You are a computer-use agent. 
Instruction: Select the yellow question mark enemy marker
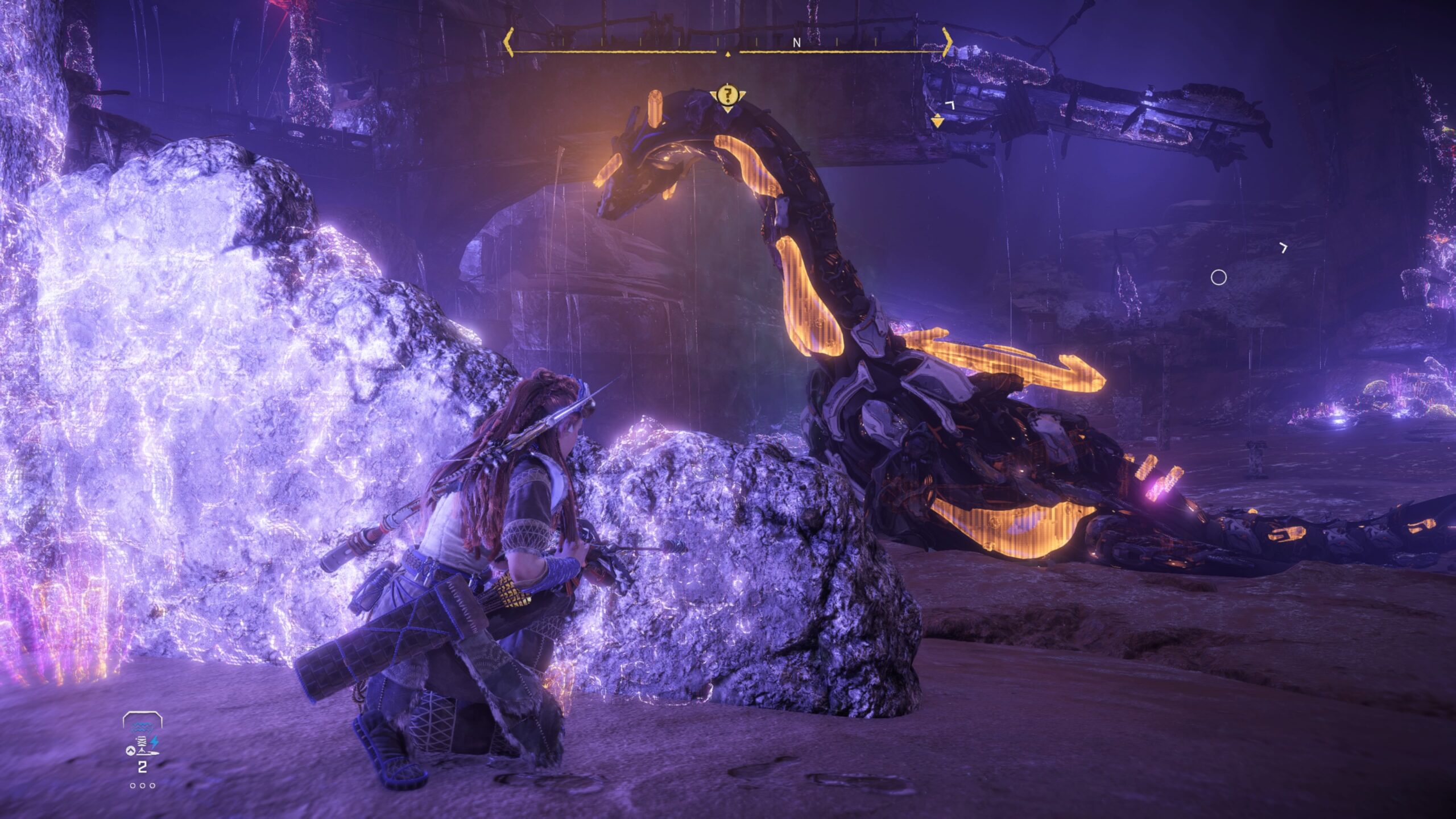point(726,95)
